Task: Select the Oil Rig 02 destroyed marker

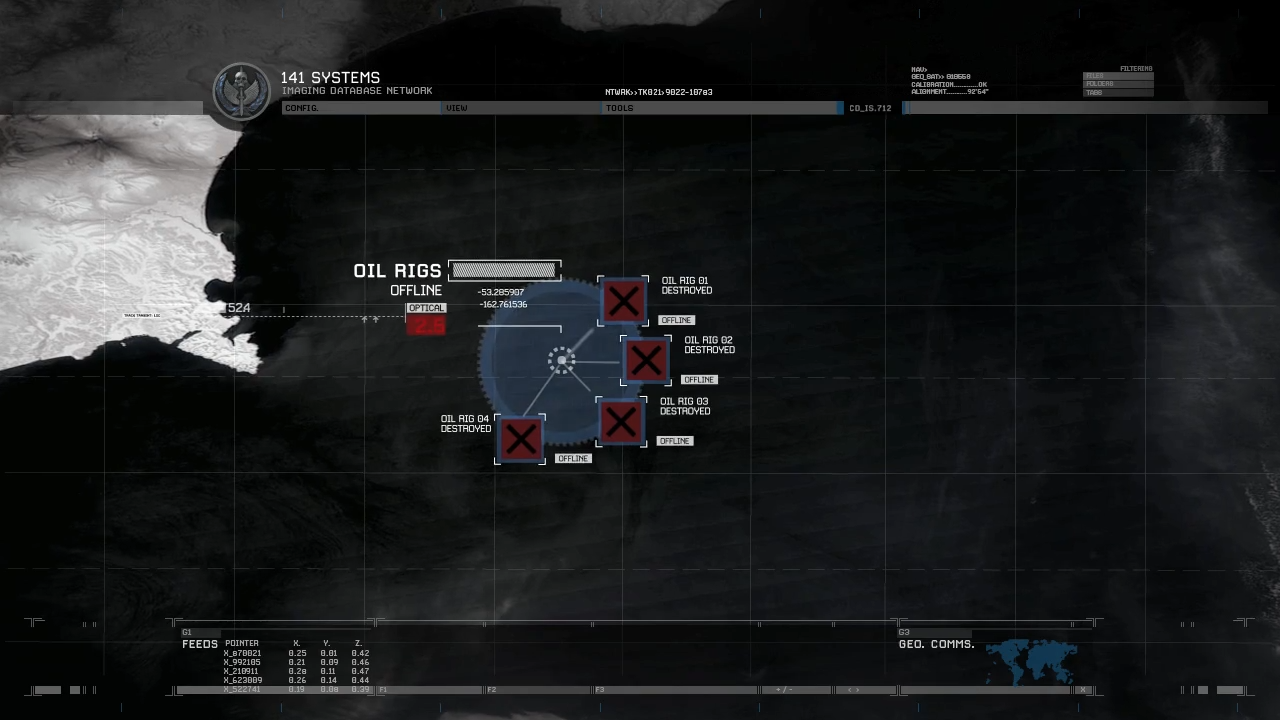Action: [646, 361]
